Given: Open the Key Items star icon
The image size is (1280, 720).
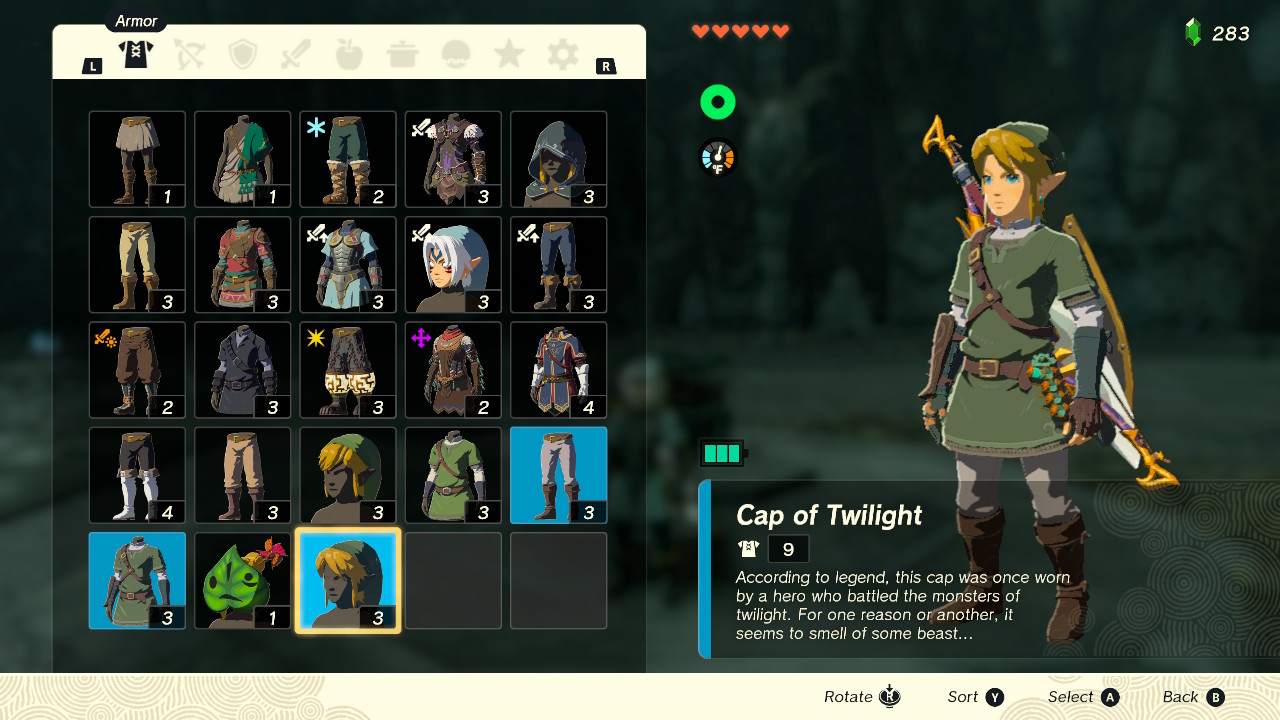Looking at the screenshot, I should tap(508, 55).
